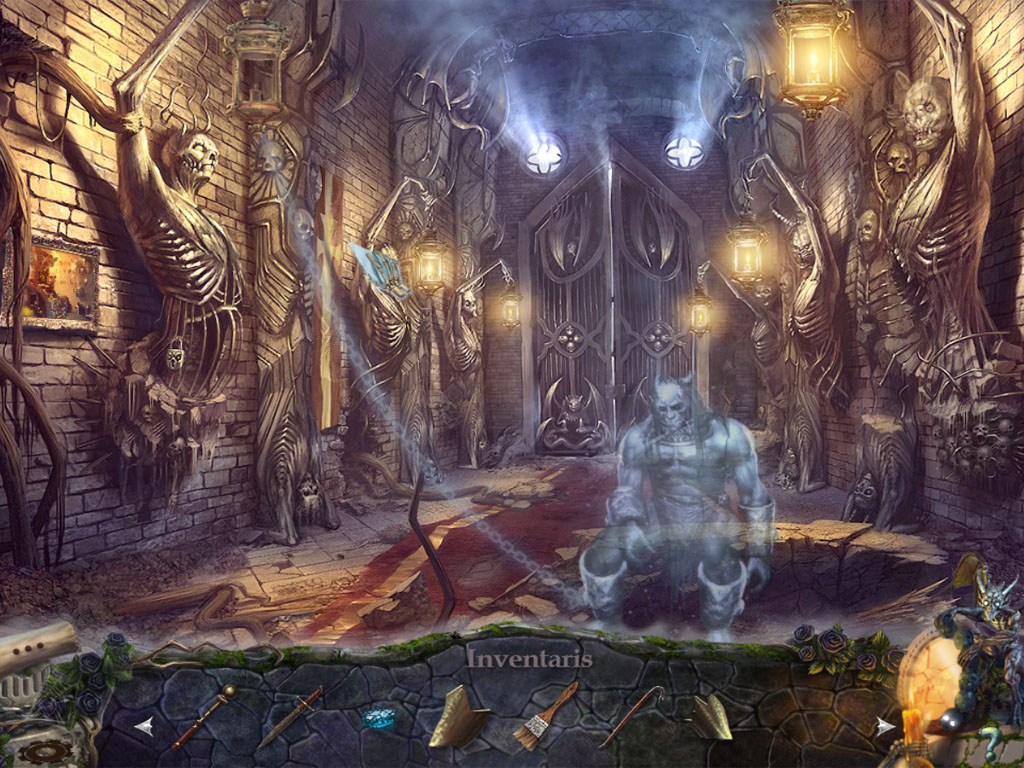Image resolution: width=1024 pixels, height=768 pixels.
Task: Pick the dagger from the inventory
Action: coord(289,717)
